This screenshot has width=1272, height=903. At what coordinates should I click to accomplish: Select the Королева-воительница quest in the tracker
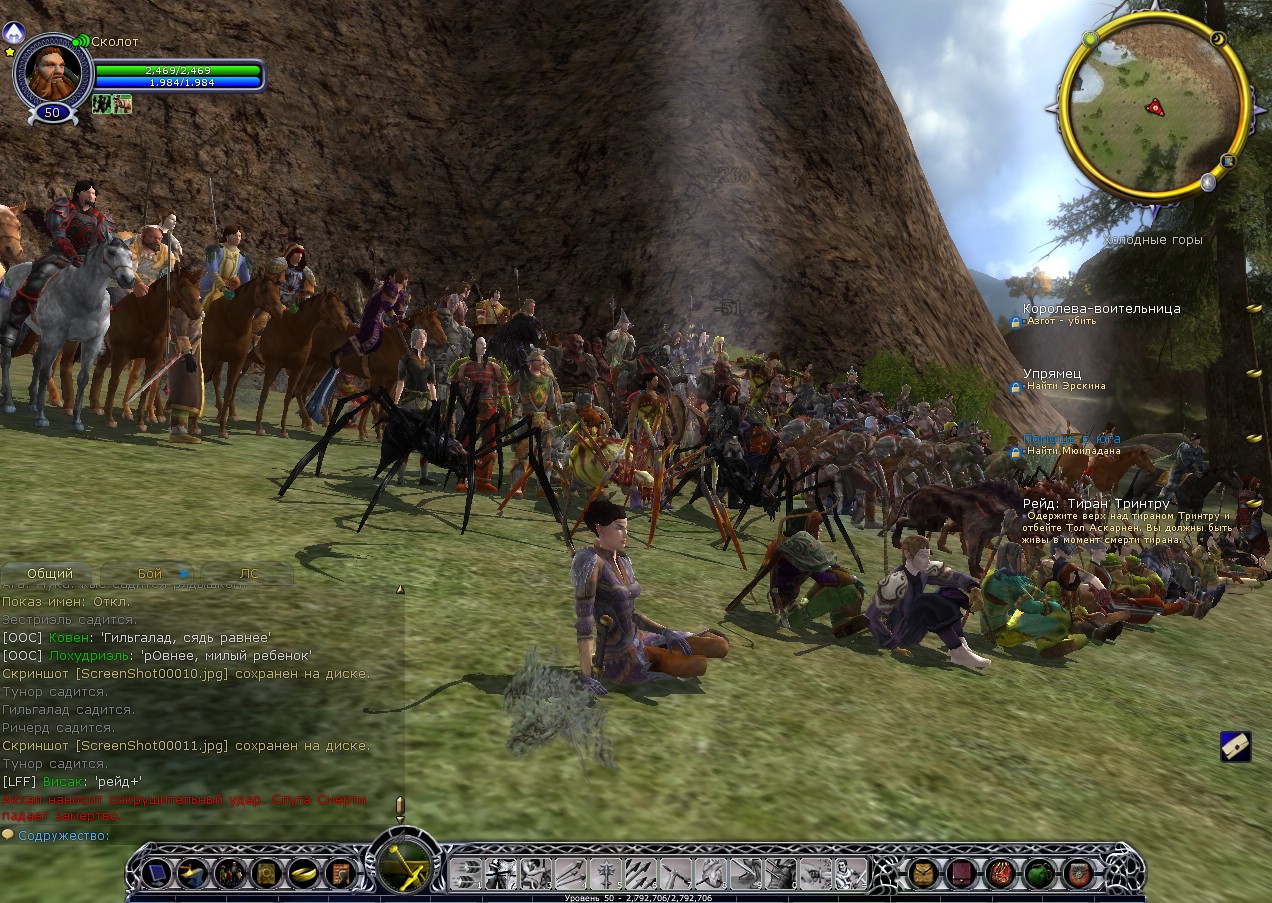[1101, 309]
